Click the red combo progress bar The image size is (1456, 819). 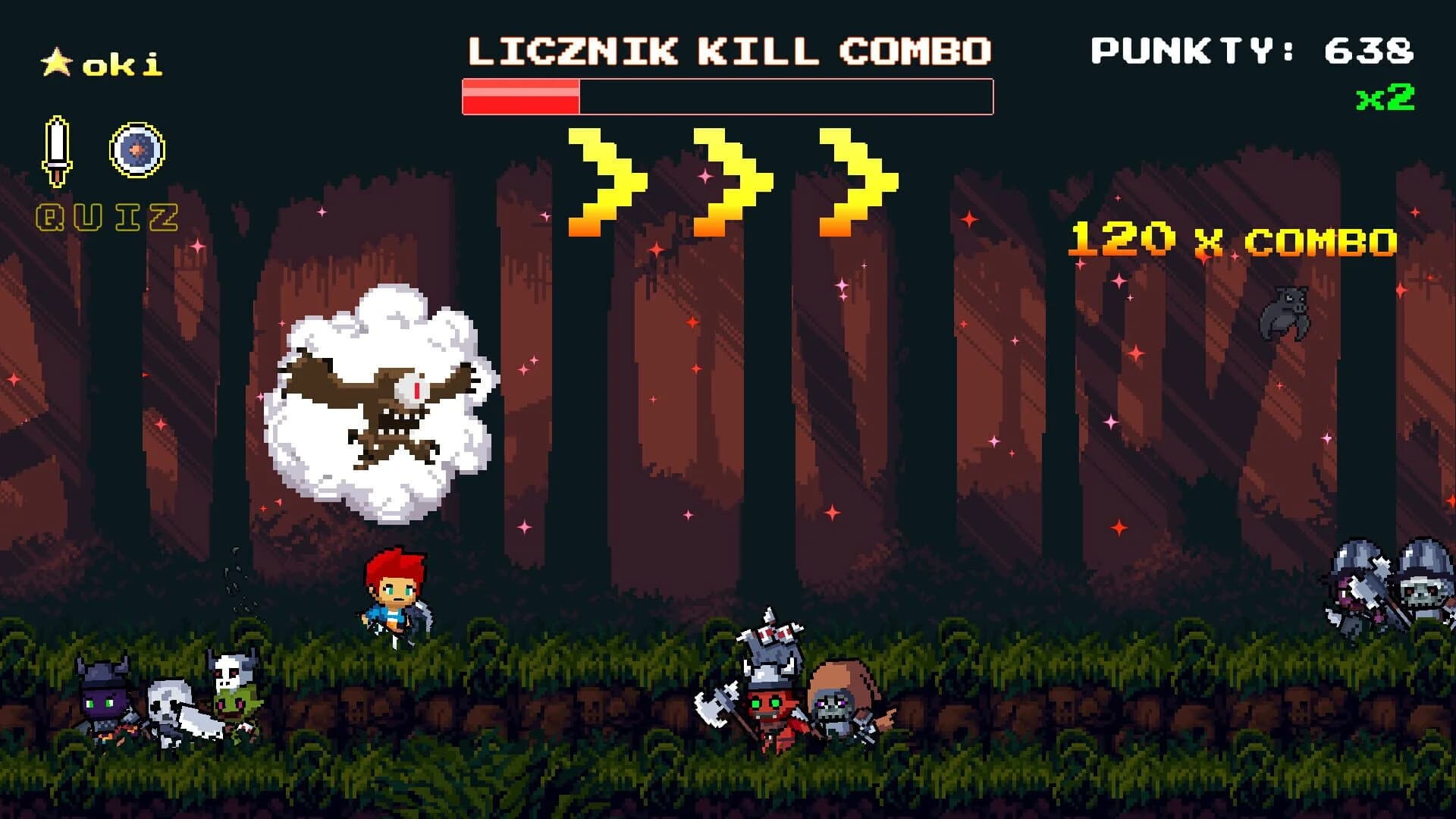519,95
